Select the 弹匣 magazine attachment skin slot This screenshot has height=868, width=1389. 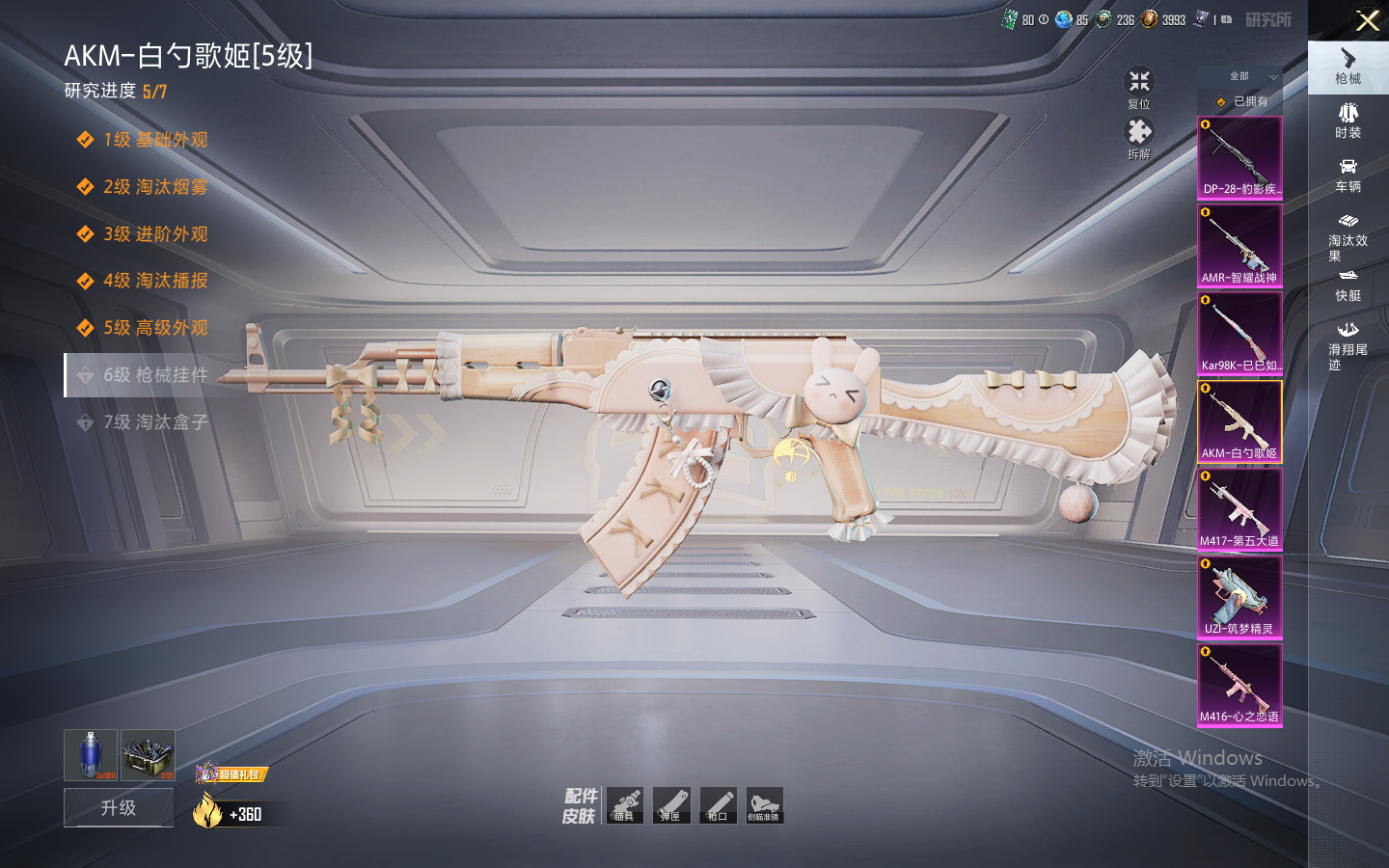671,805
